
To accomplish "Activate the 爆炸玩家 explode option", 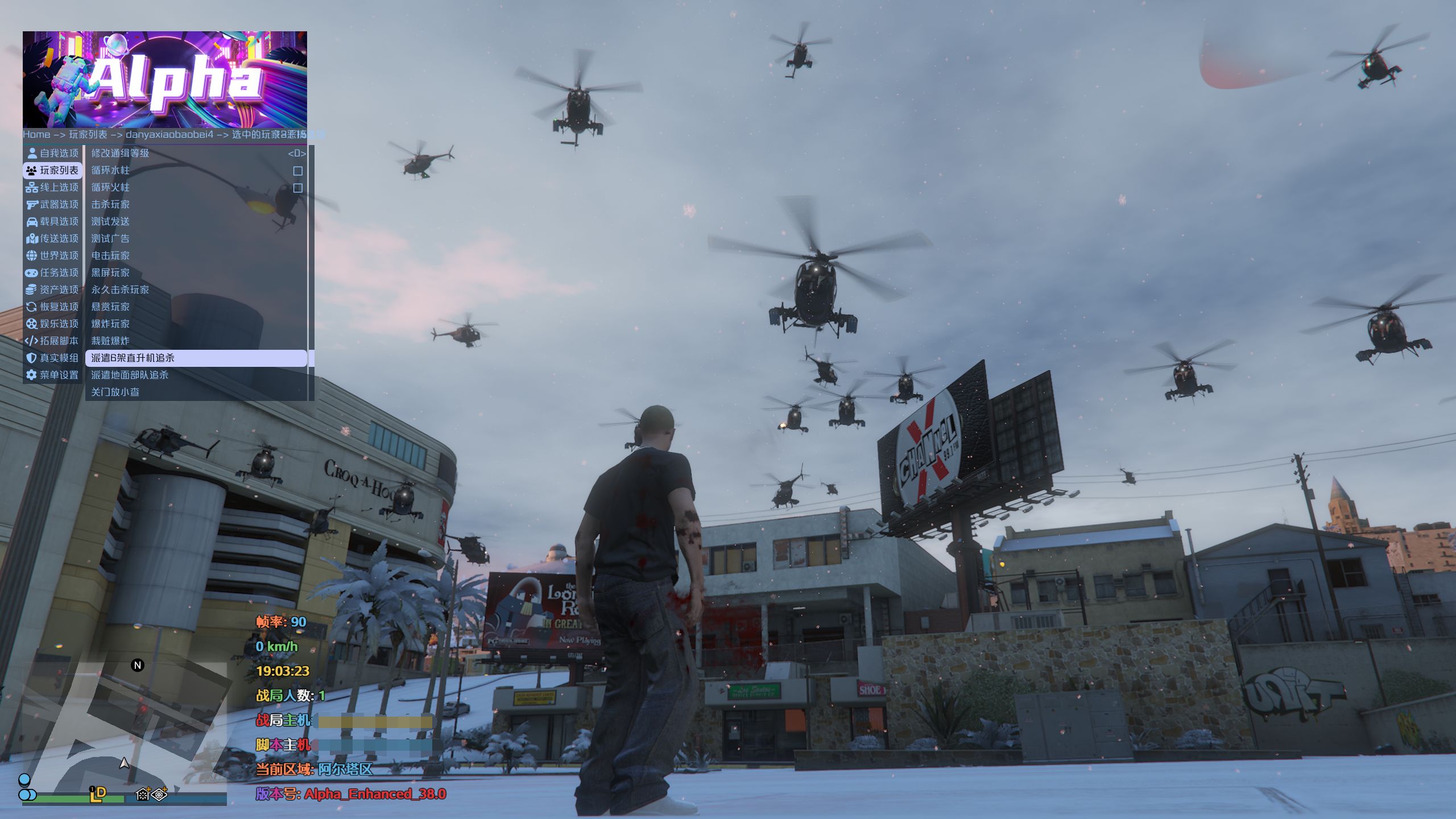I will (110, 324).
